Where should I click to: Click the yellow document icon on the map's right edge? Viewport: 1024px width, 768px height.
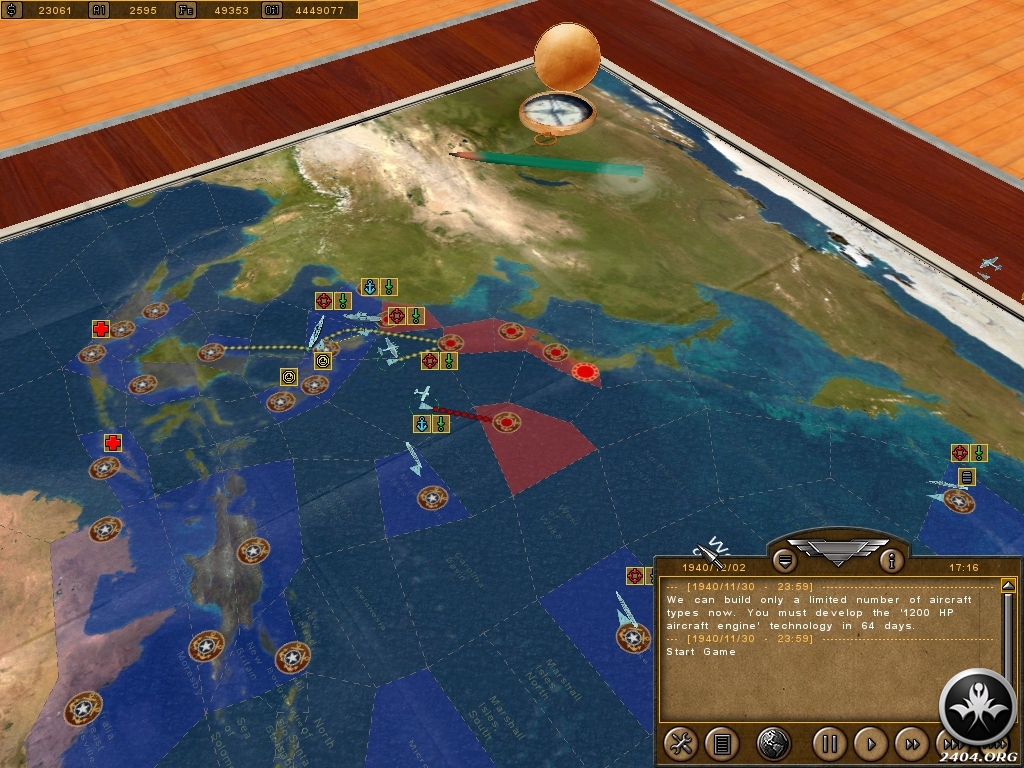[967, 477]
